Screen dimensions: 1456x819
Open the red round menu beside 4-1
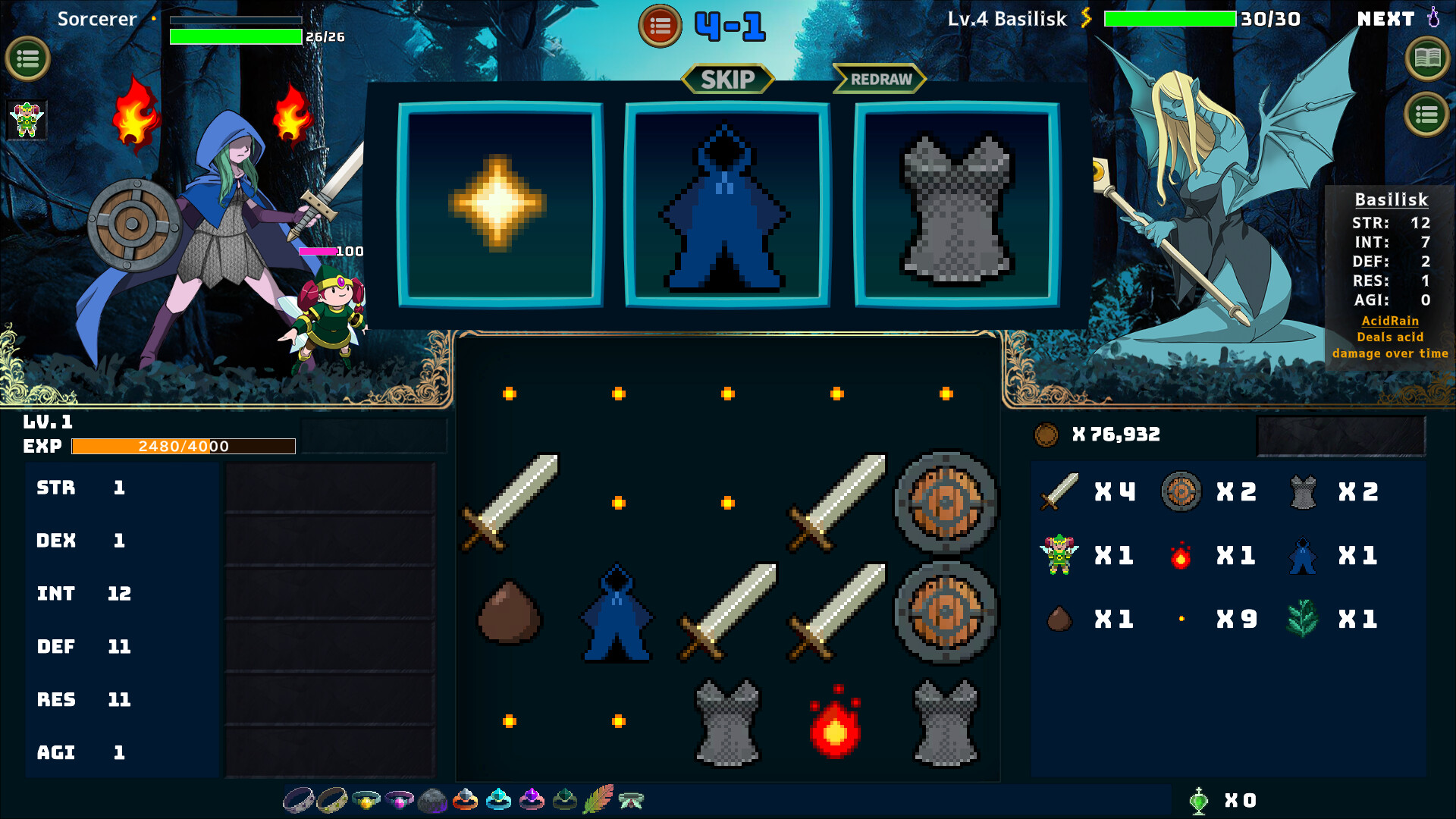660,27
